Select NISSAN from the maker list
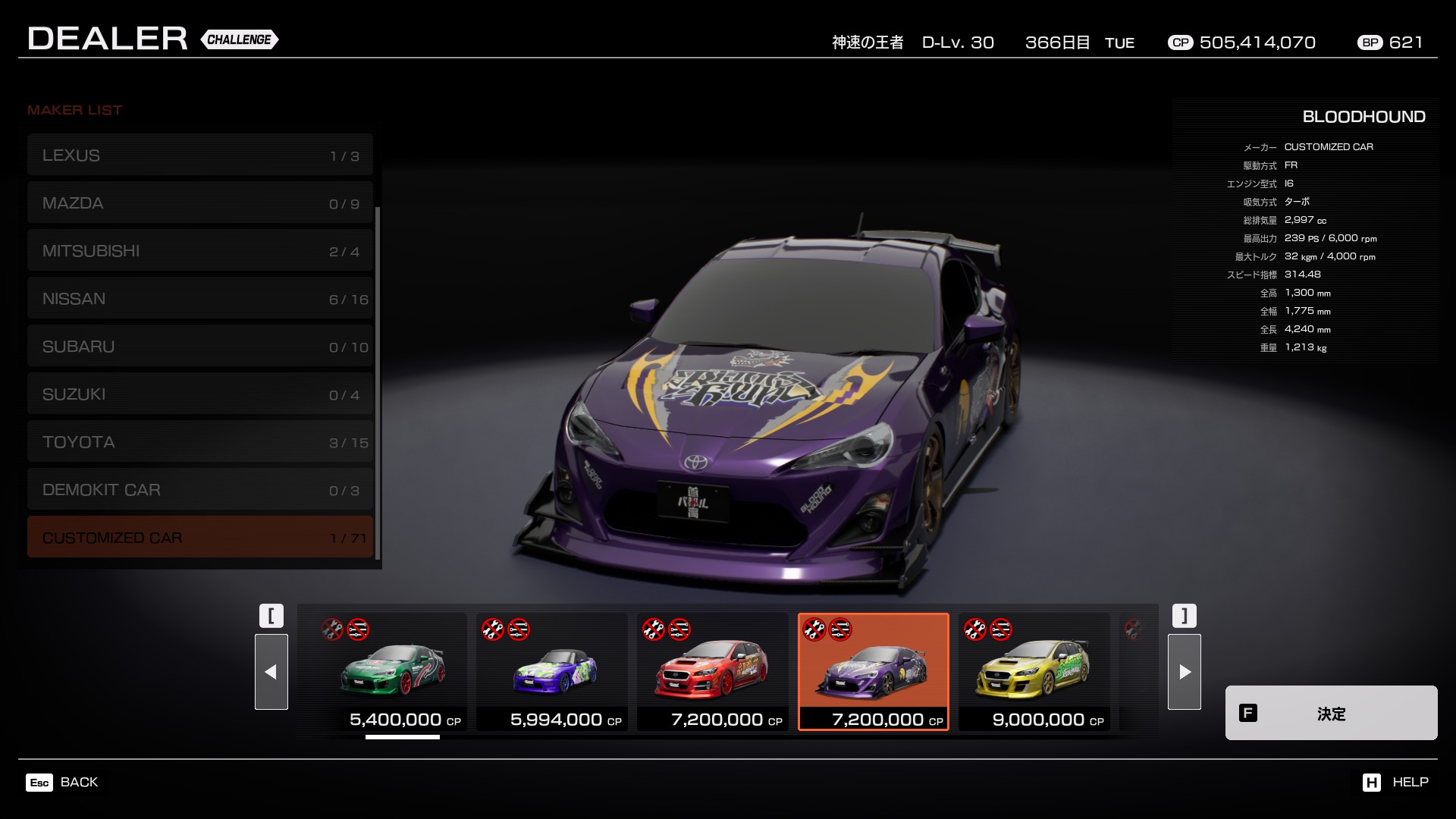Screen dimensions: 1456x819 199,299
